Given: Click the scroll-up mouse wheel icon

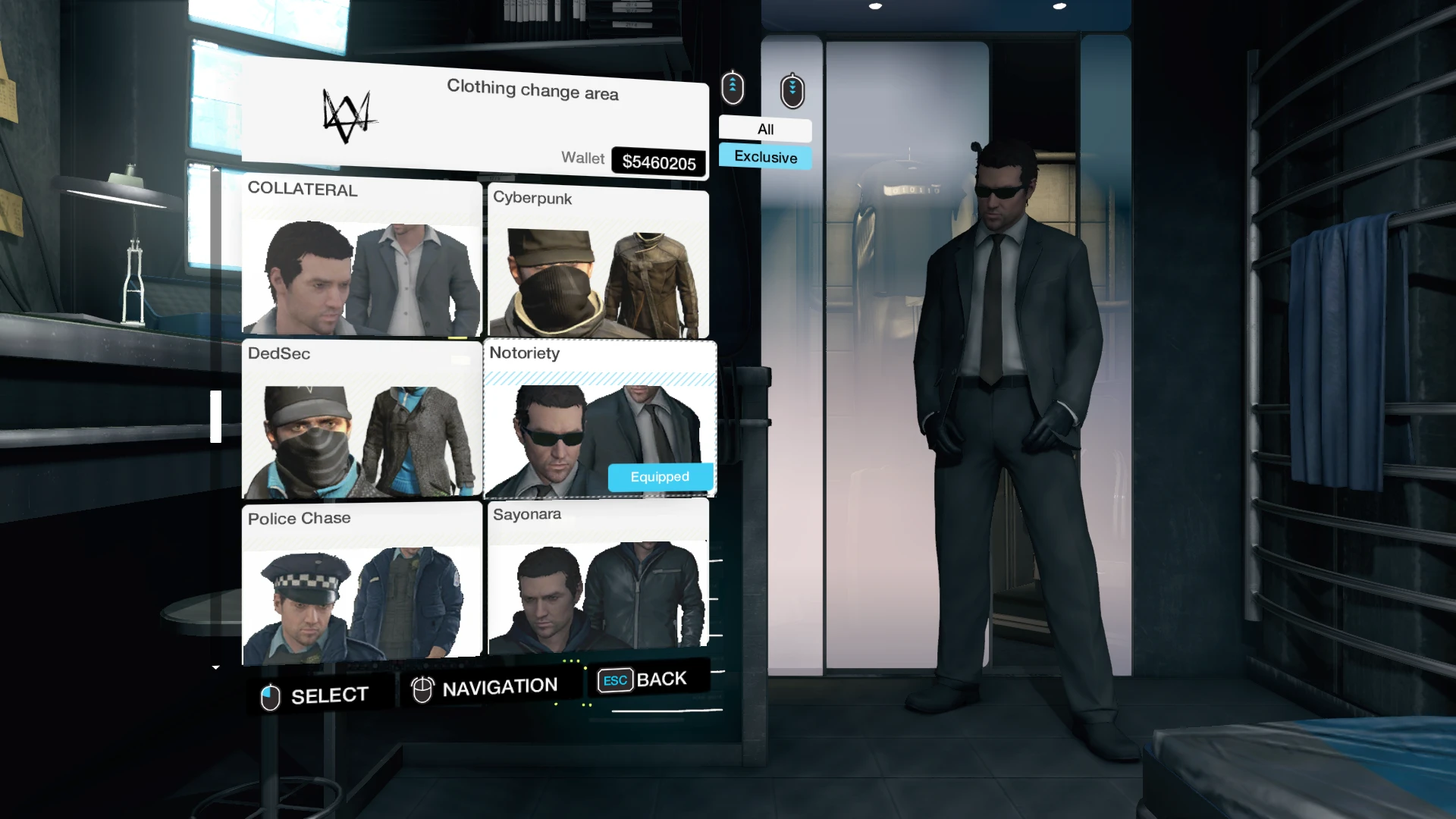Looking at the screenshot, I should 732,87.
